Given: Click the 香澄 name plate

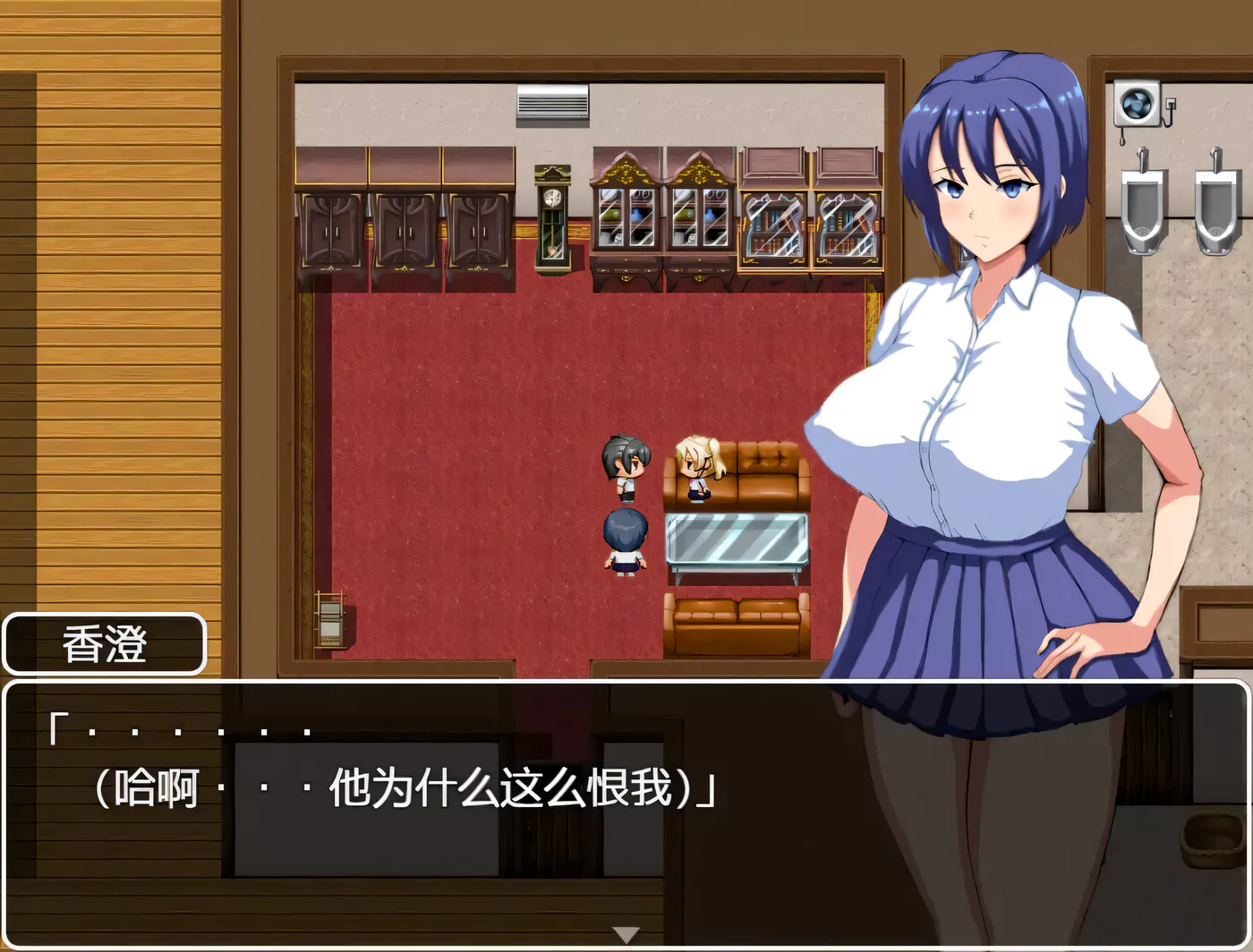Looking at the screenshot, I should pos(105,643).
